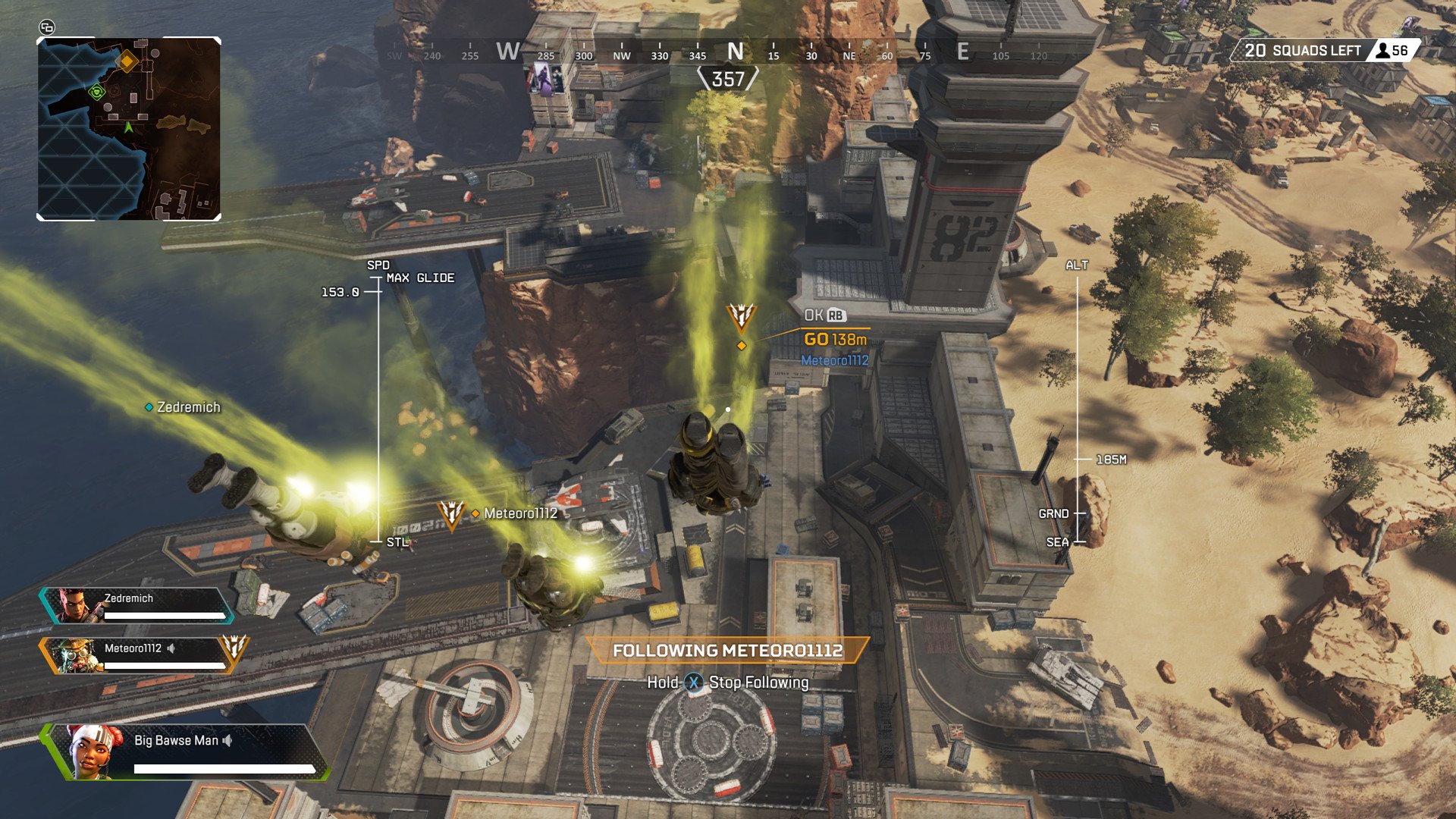Click the orange GO 138m ping marker
This screenshot has height=819, width=1456.
click(834, 340)
